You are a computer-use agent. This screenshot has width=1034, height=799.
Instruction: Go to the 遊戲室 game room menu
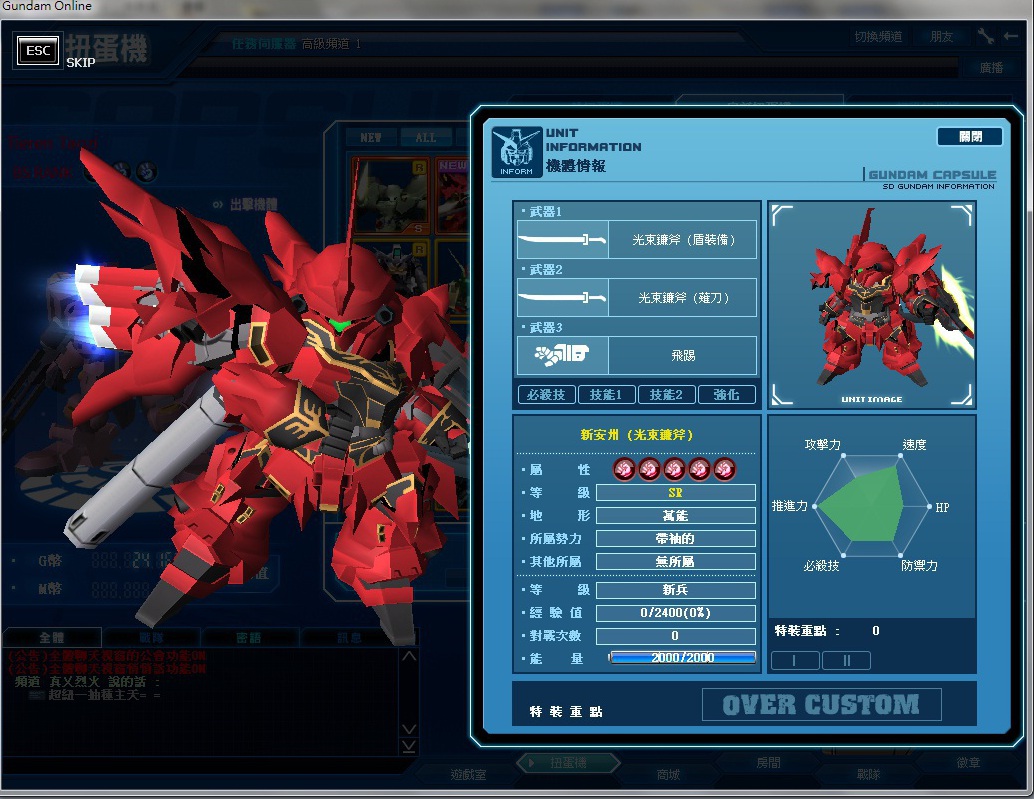468,775
